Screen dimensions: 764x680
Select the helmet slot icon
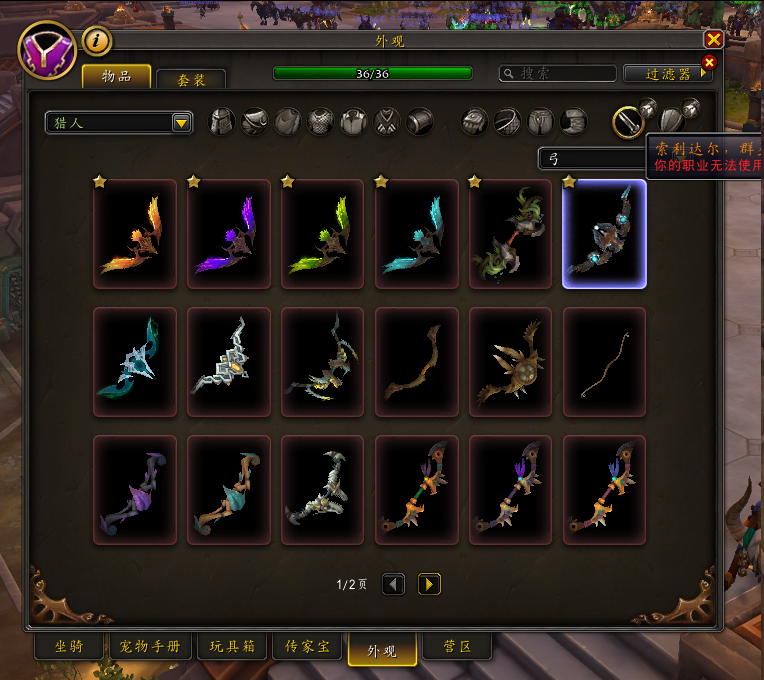221,122
